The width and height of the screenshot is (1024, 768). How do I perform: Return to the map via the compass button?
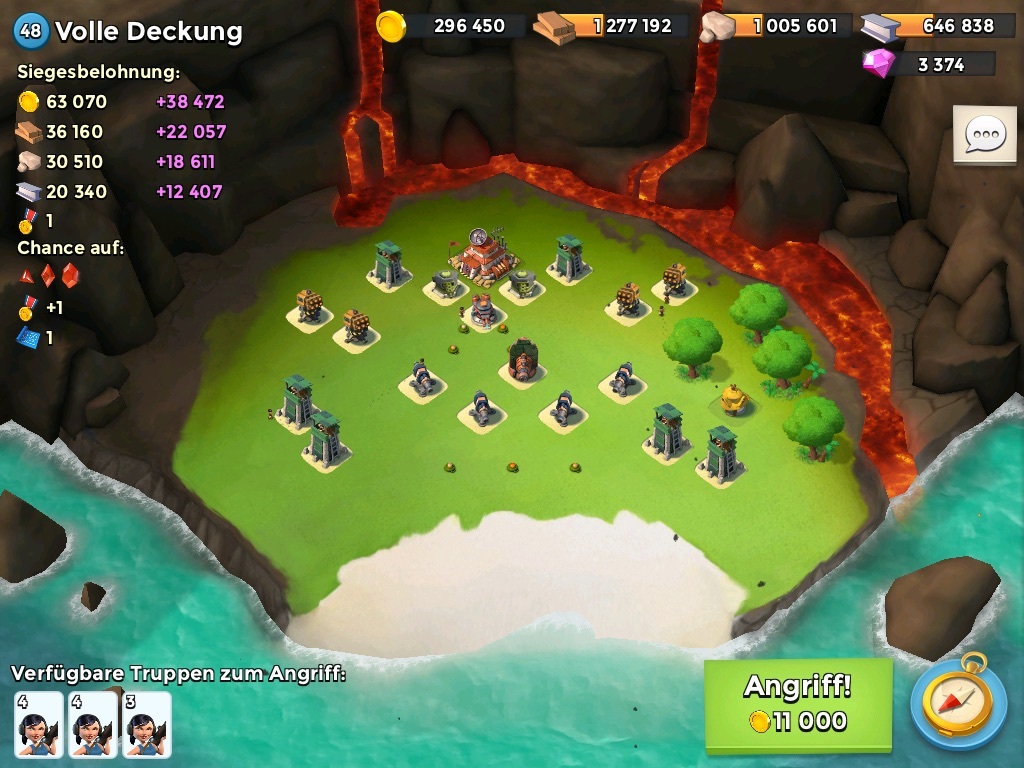tap(957, 705)
